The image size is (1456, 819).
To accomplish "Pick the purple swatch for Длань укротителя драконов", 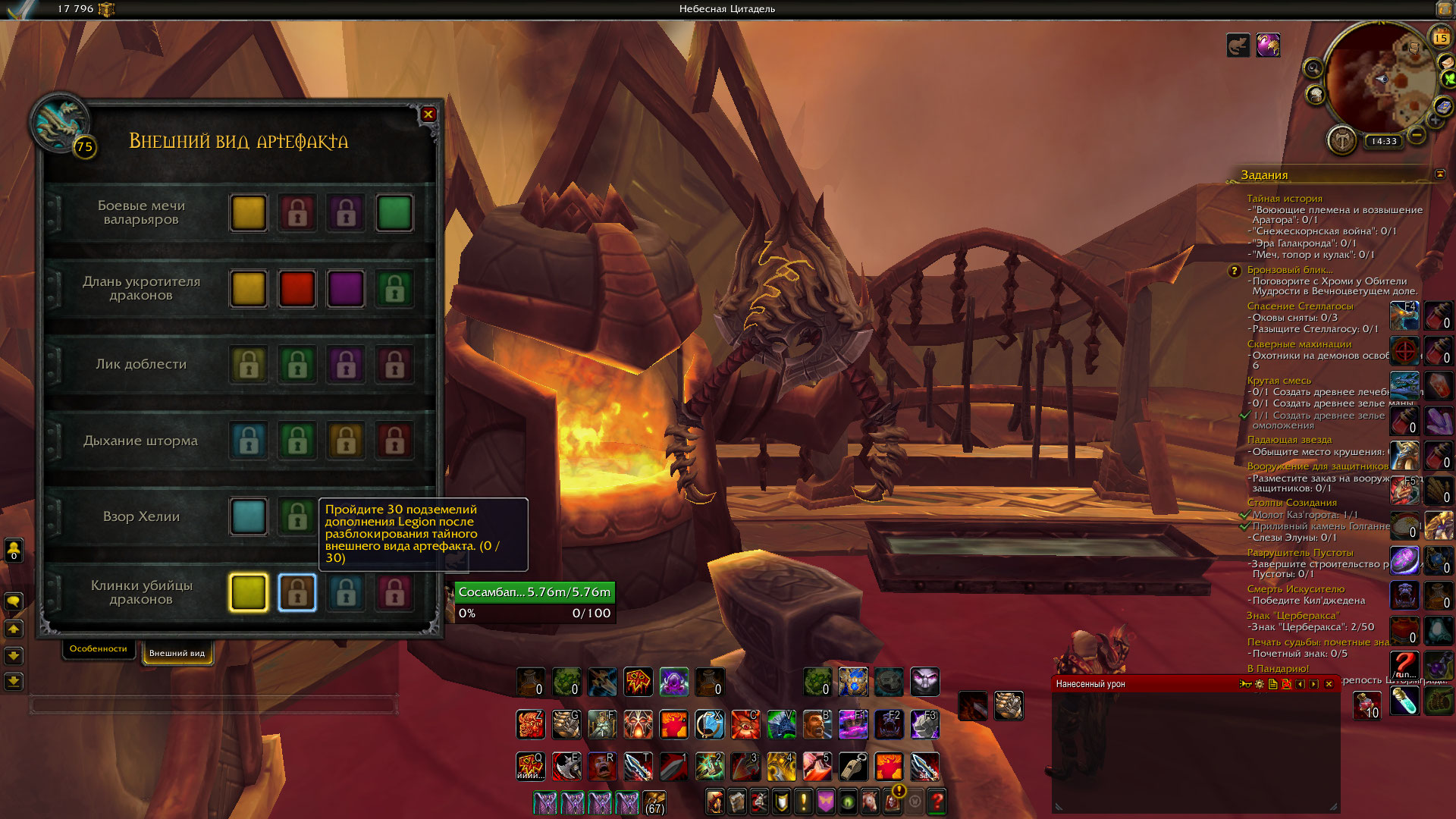I will point(346,289).
